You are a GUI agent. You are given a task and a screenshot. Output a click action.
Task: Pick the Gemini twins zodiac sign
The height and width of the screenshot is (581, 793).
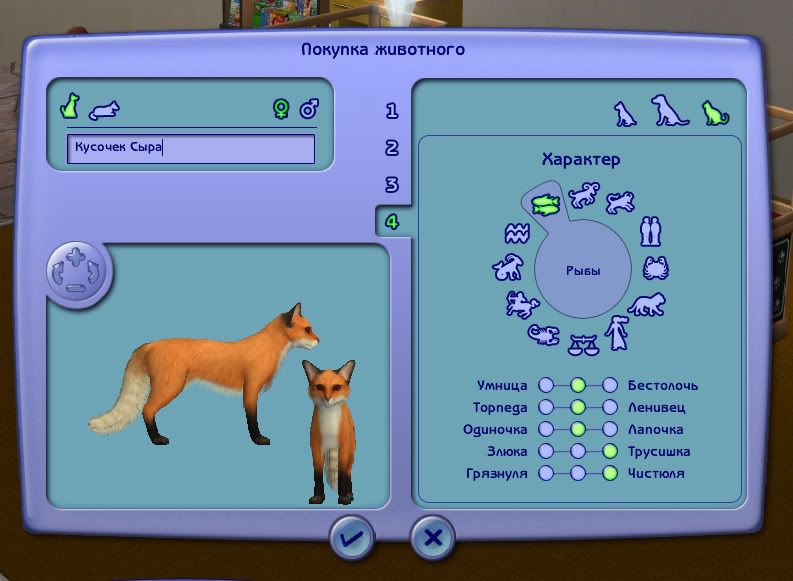coord(650,231)
